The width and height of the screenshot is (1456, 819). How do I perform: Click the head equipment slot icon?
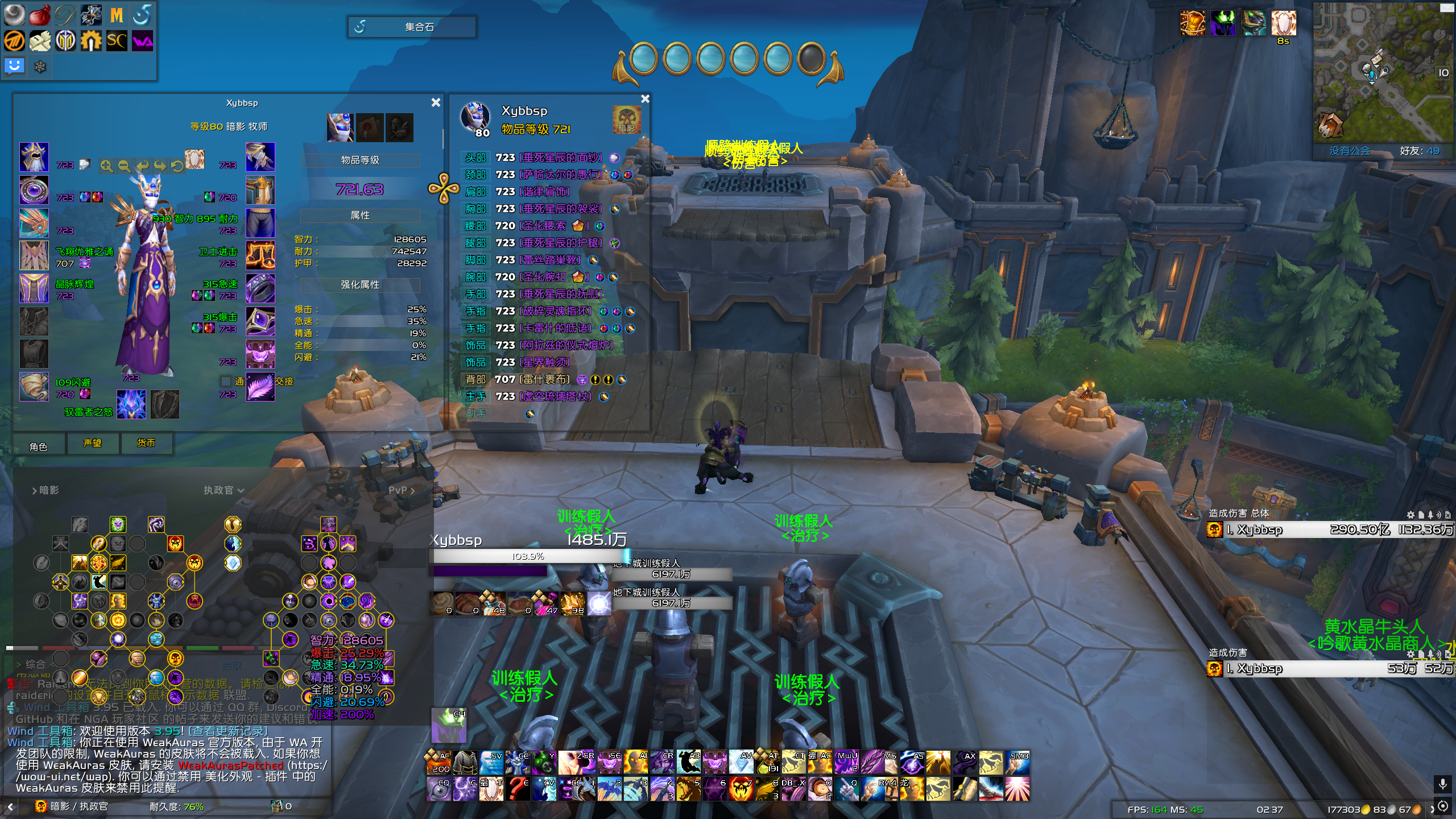pos(34,157)
